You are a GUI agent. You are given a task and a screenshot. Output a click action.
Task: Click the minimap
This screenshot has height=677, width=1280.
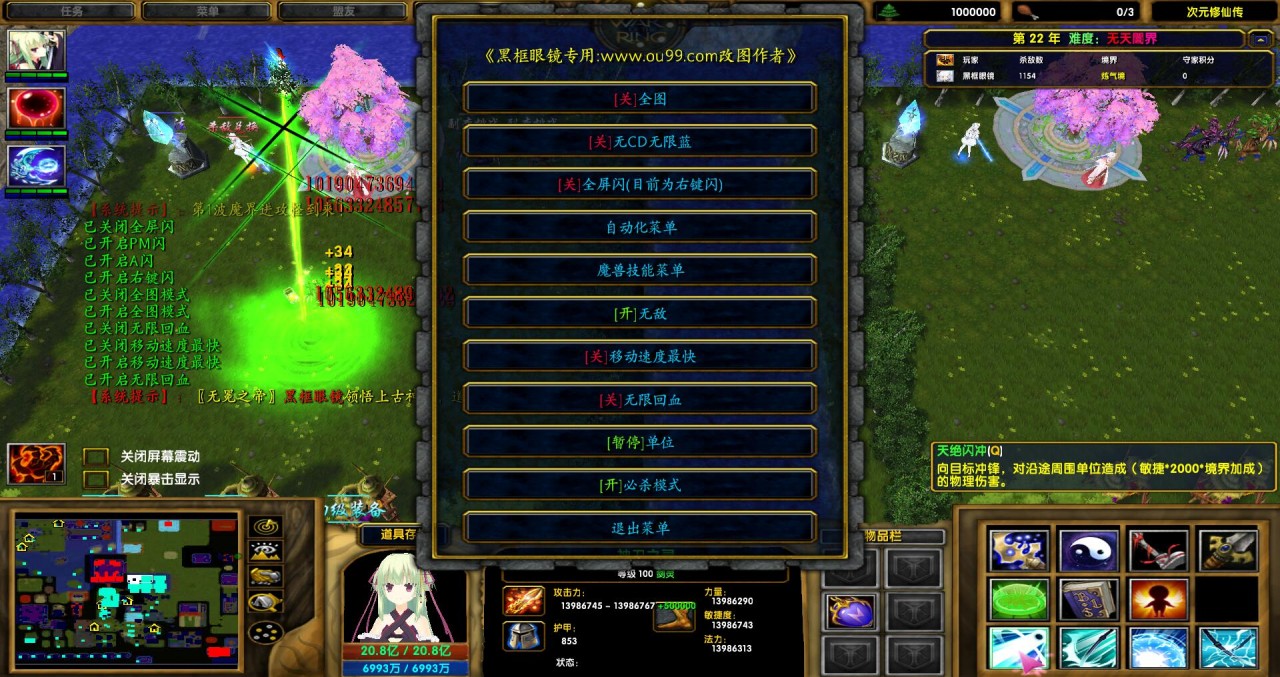(x=126, y=590)
